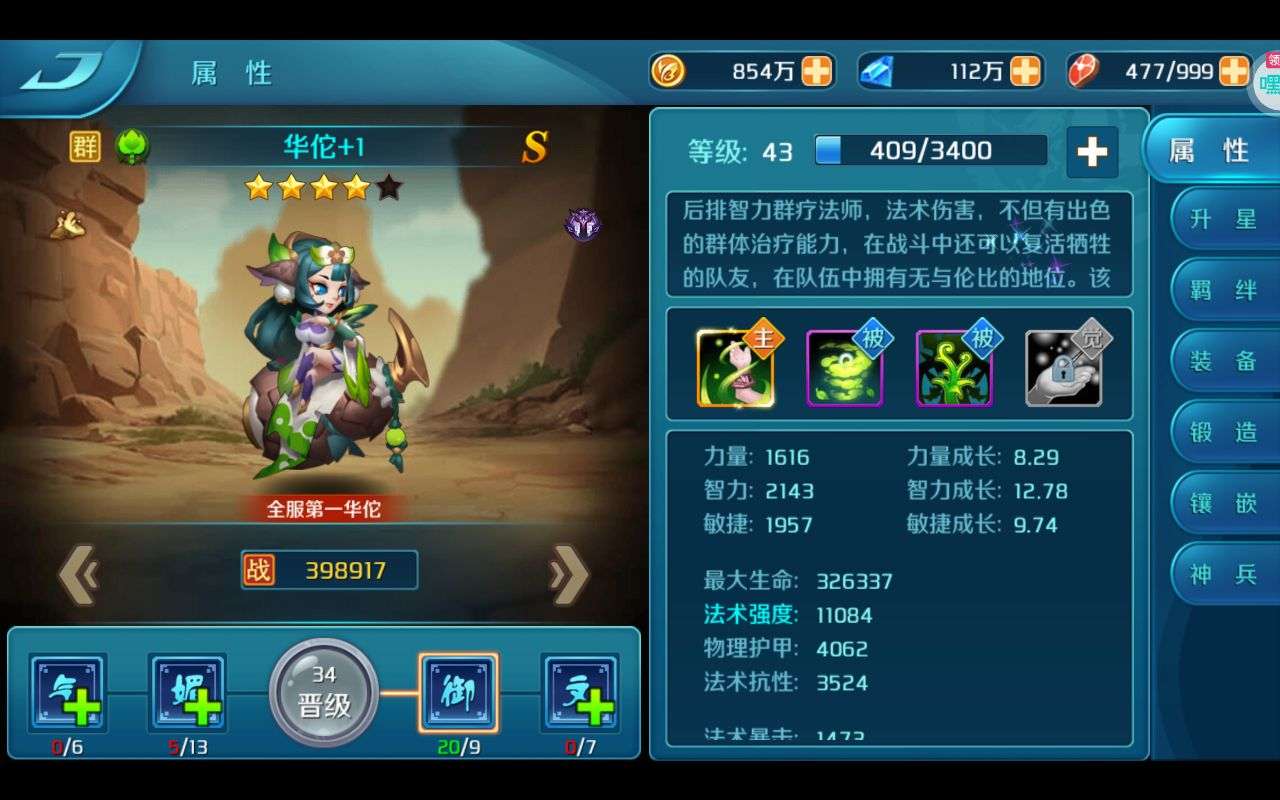Add more meat stamina with plus button
Screen dimensions: 1280x800
pos(1234,71)
